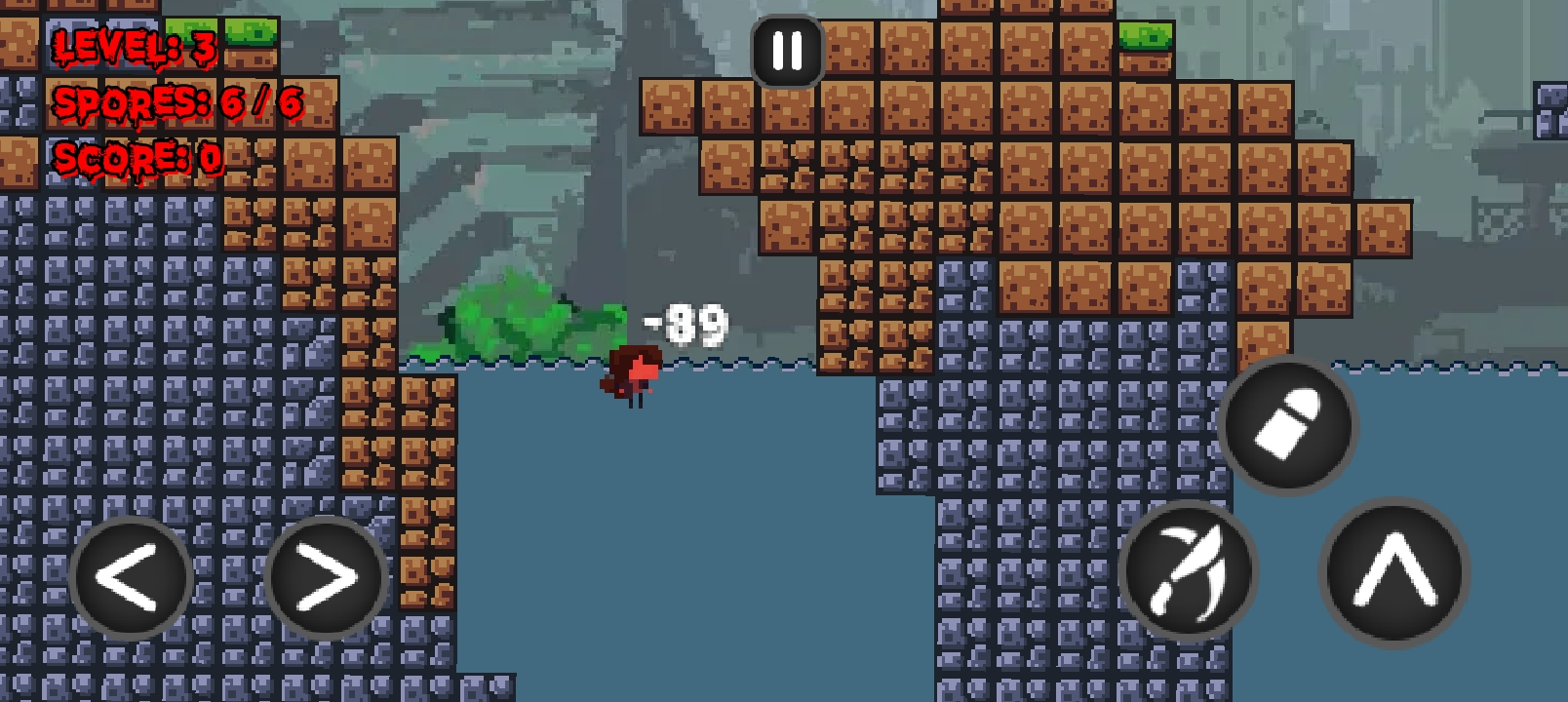The width and height of the screenshot is (1568, 702).
Task: Tap the SPORES: 6 / 6 counter
Action: pyautogui.click(x=176, y=100)
